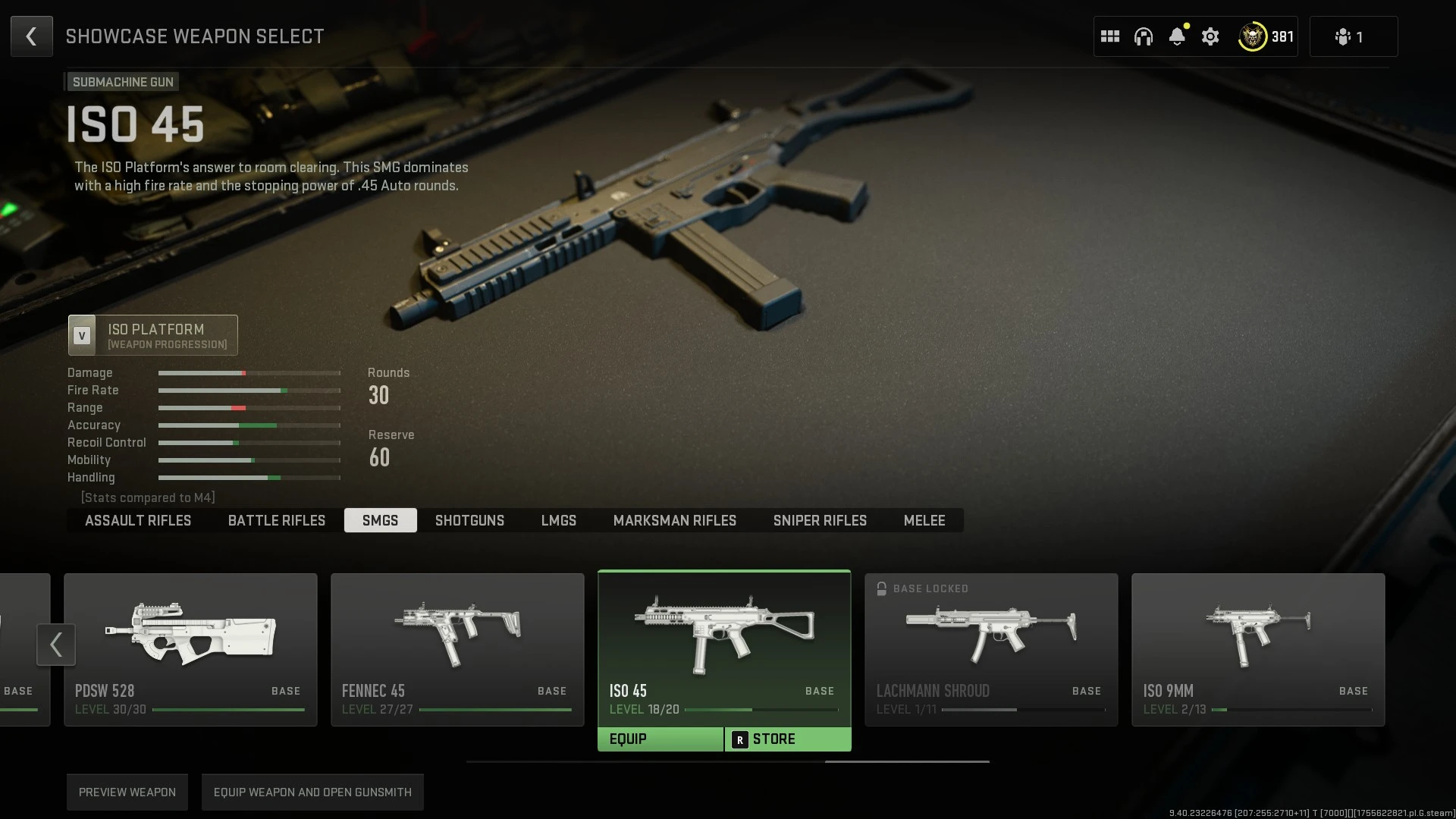The width and height of the screenshot is (1456, 819).
Task: Click Preview Weapon
Action: point(127,792)
